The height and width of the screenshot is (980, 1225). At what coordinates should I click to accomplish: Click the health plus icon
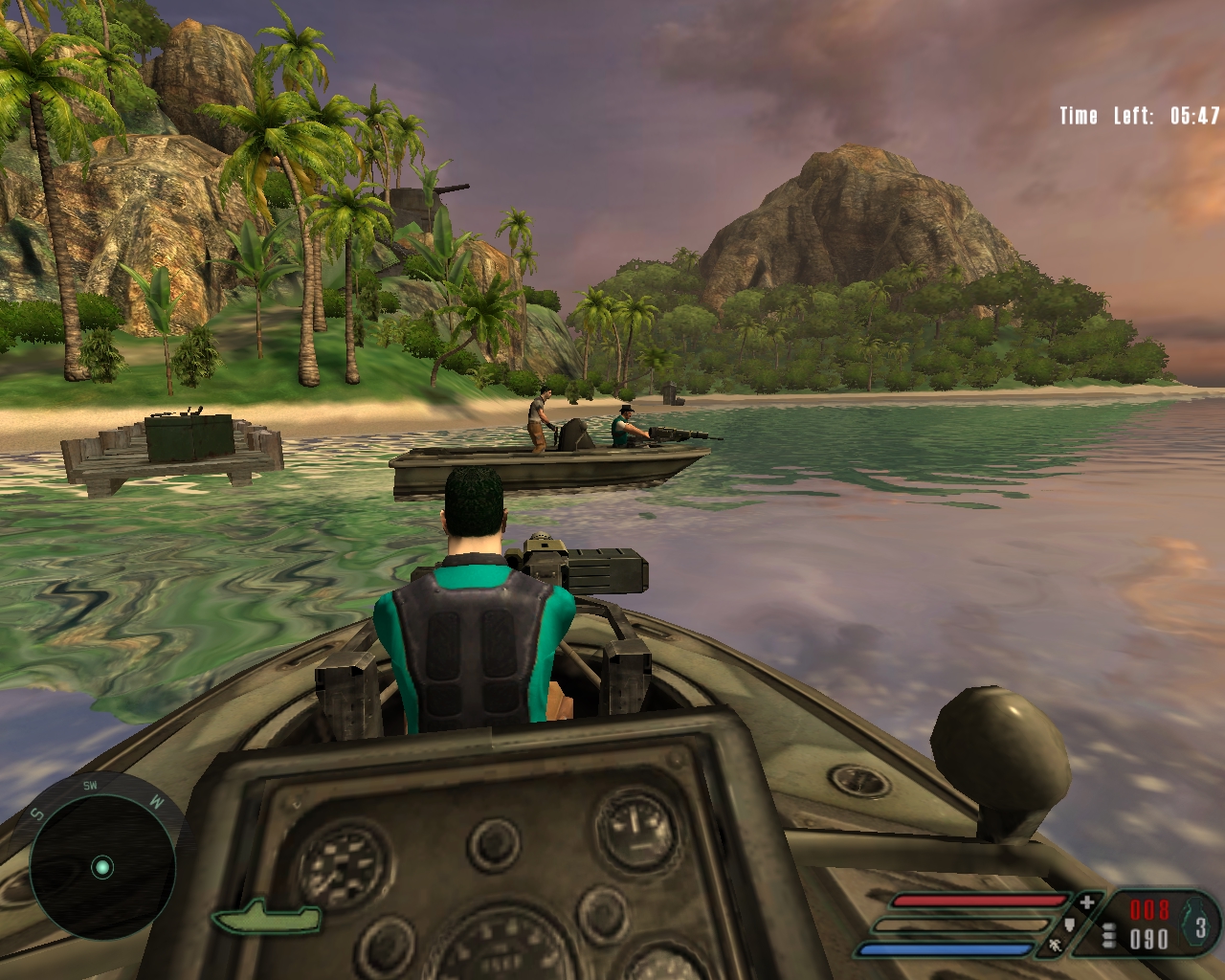point(1087,902)
